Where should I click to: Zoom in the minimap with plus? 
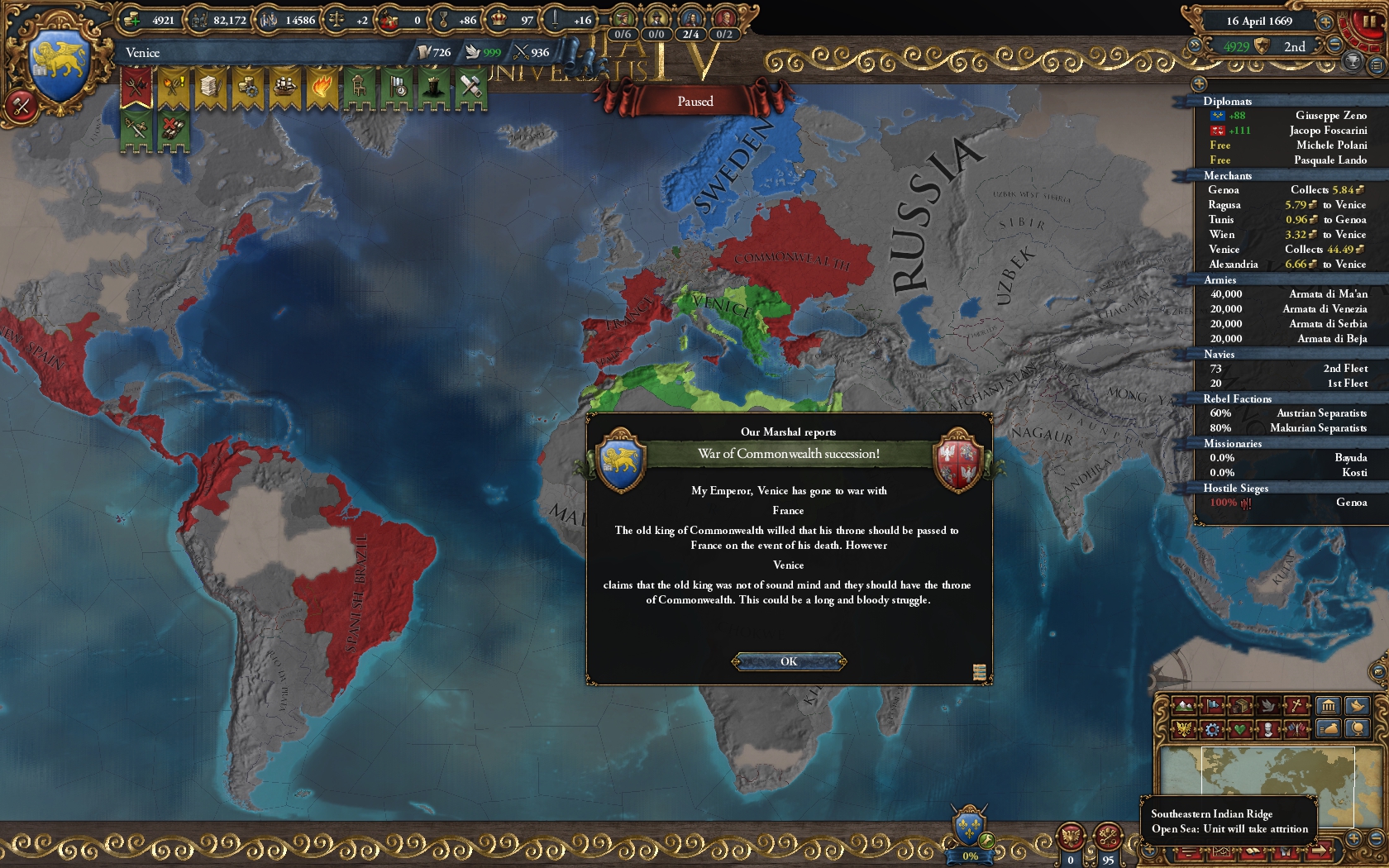coord(1353,837)
